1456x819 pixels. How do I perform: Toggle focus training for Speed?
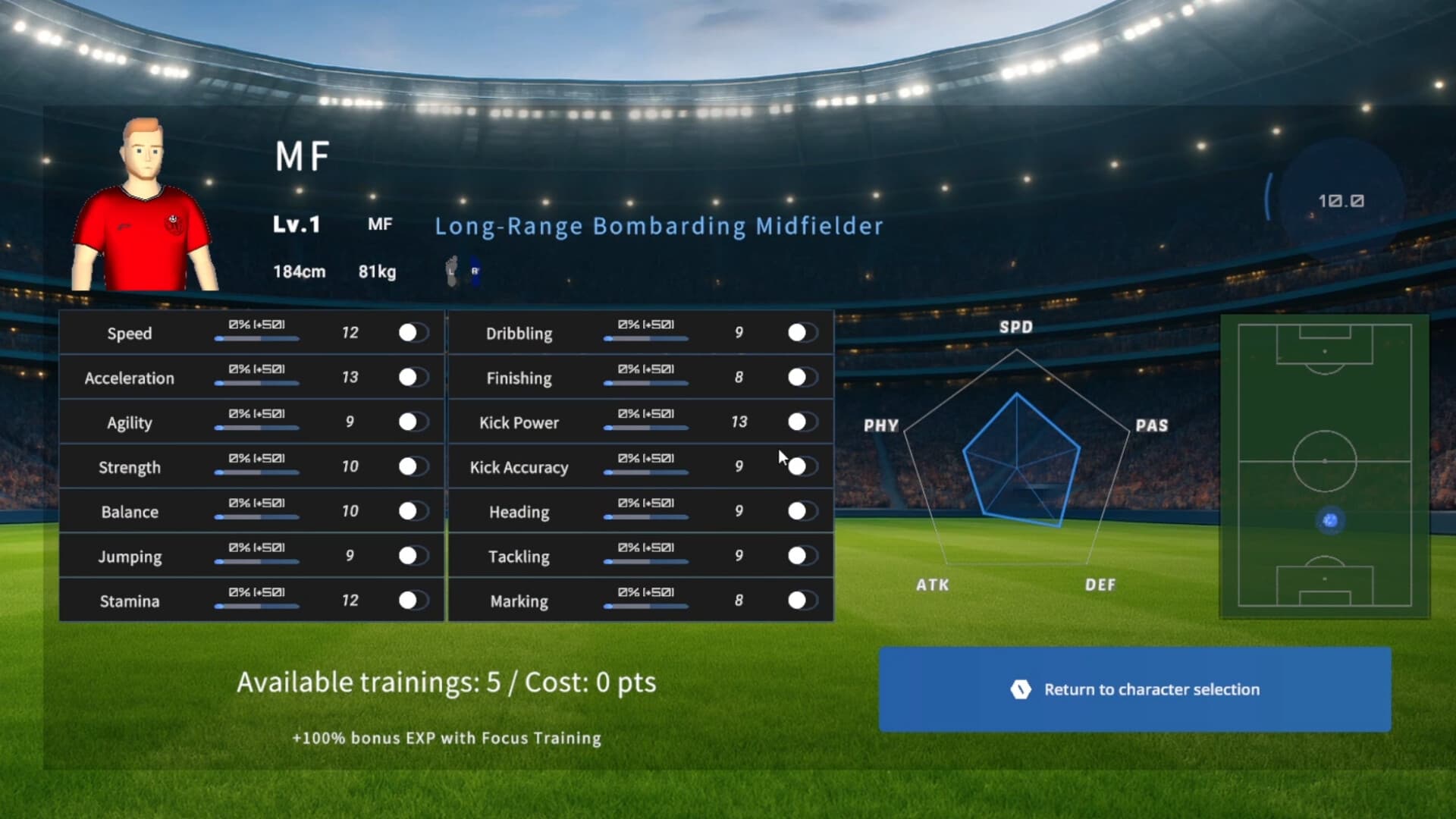click(413, 333)
